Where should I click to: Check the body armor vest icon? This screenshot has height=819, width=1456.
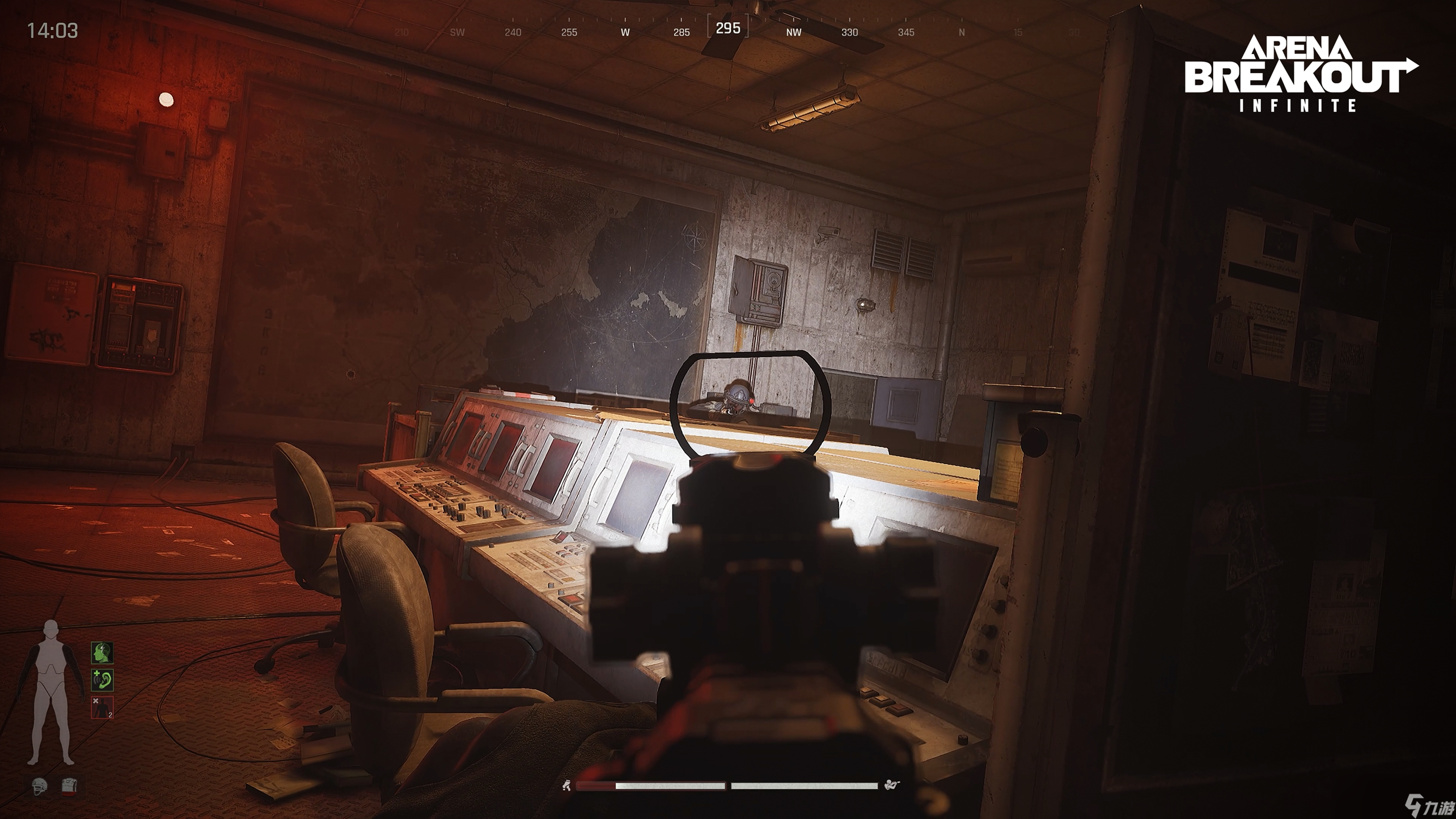69,786
